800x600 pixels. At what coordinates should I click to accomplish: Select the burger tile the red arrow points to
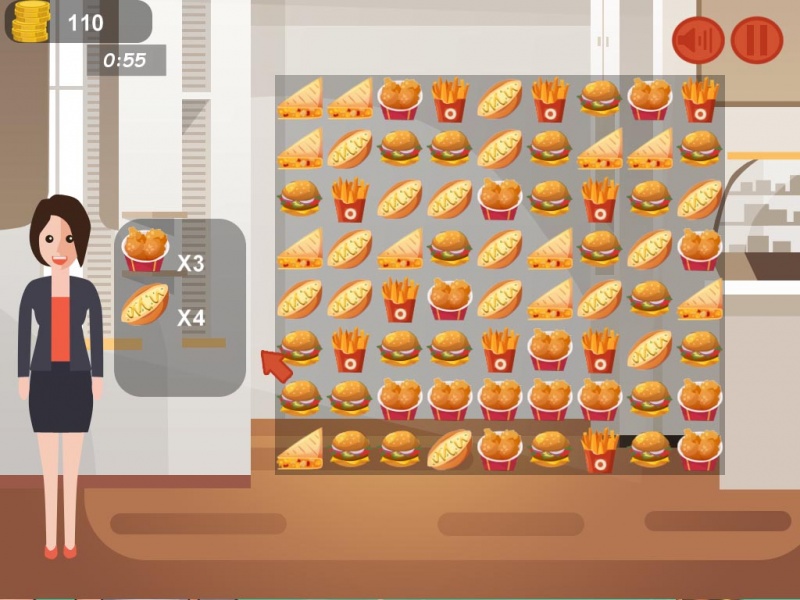300,347
